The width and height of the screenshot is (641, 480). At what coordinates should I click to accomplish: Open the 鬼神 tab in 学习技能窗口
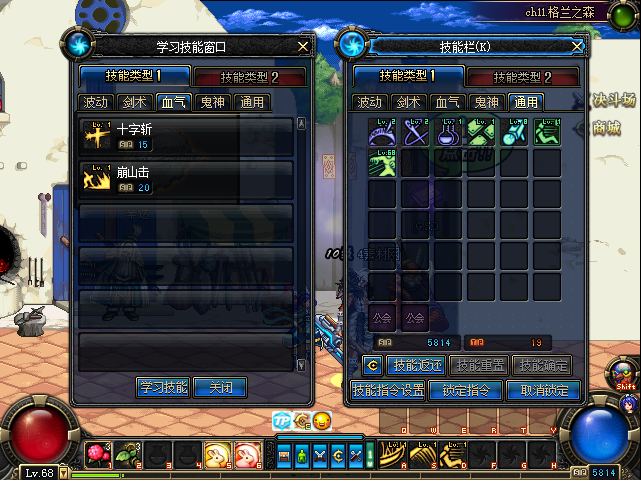(212, 101)
